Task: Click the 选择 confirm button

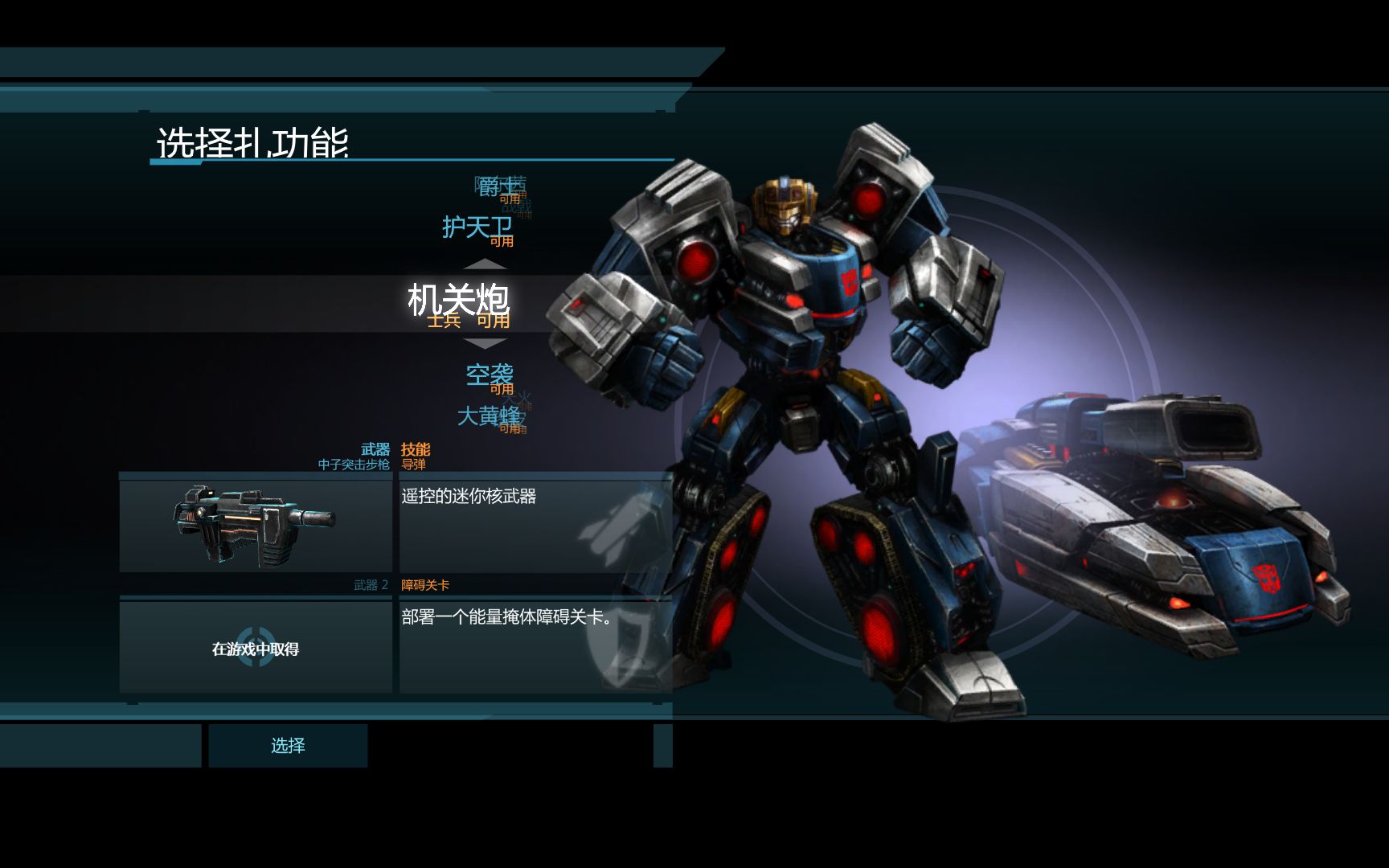Action: tap(288, 746)
